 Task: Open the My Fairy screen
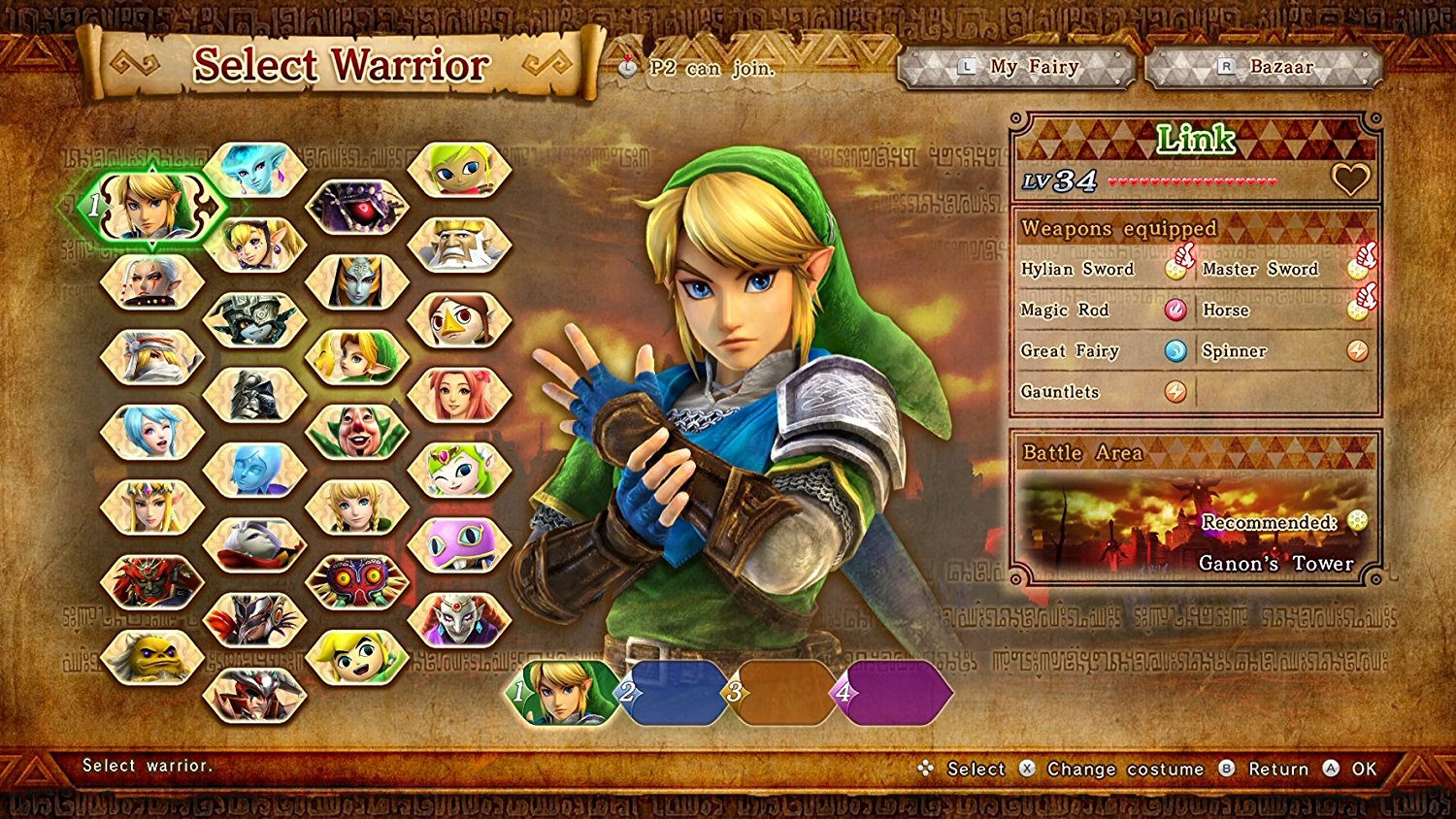(1017, 67)
